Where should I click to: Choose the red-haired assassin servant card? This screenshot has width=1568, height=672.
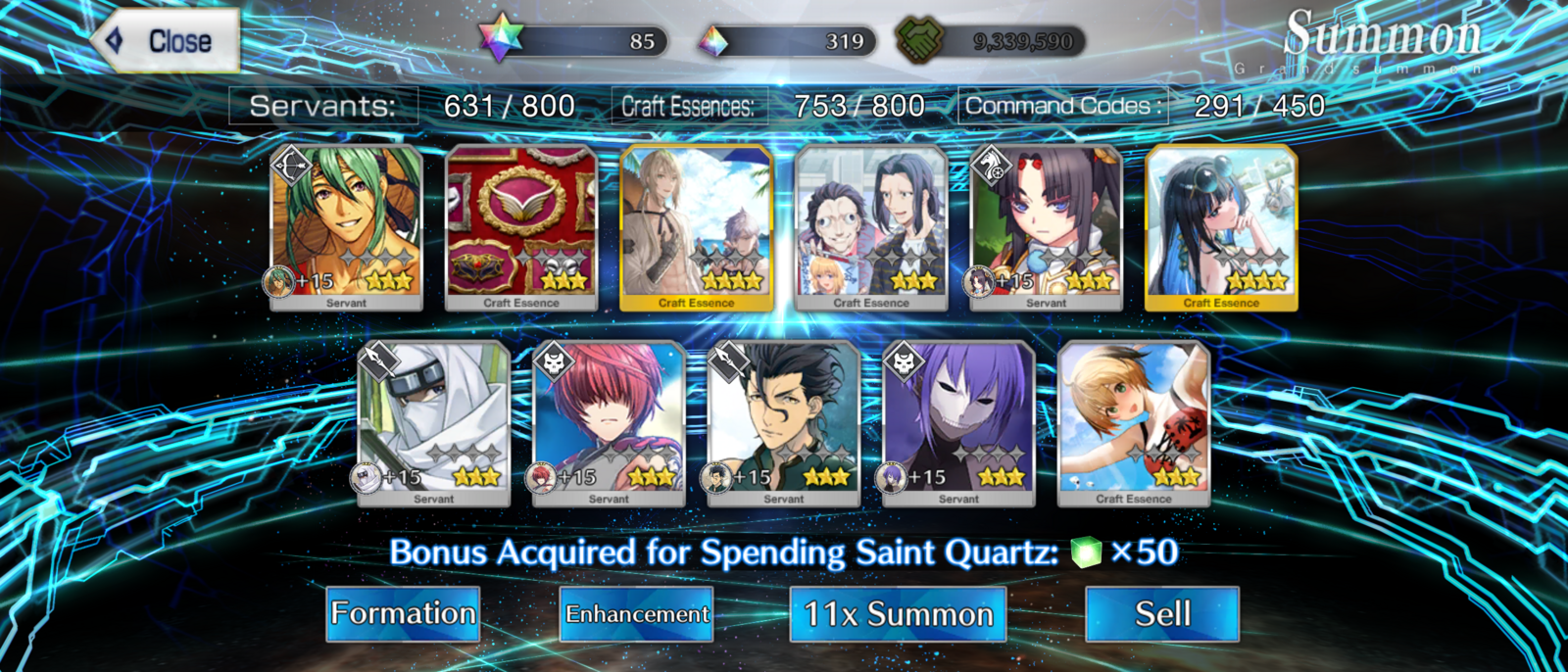pos(609,423)
